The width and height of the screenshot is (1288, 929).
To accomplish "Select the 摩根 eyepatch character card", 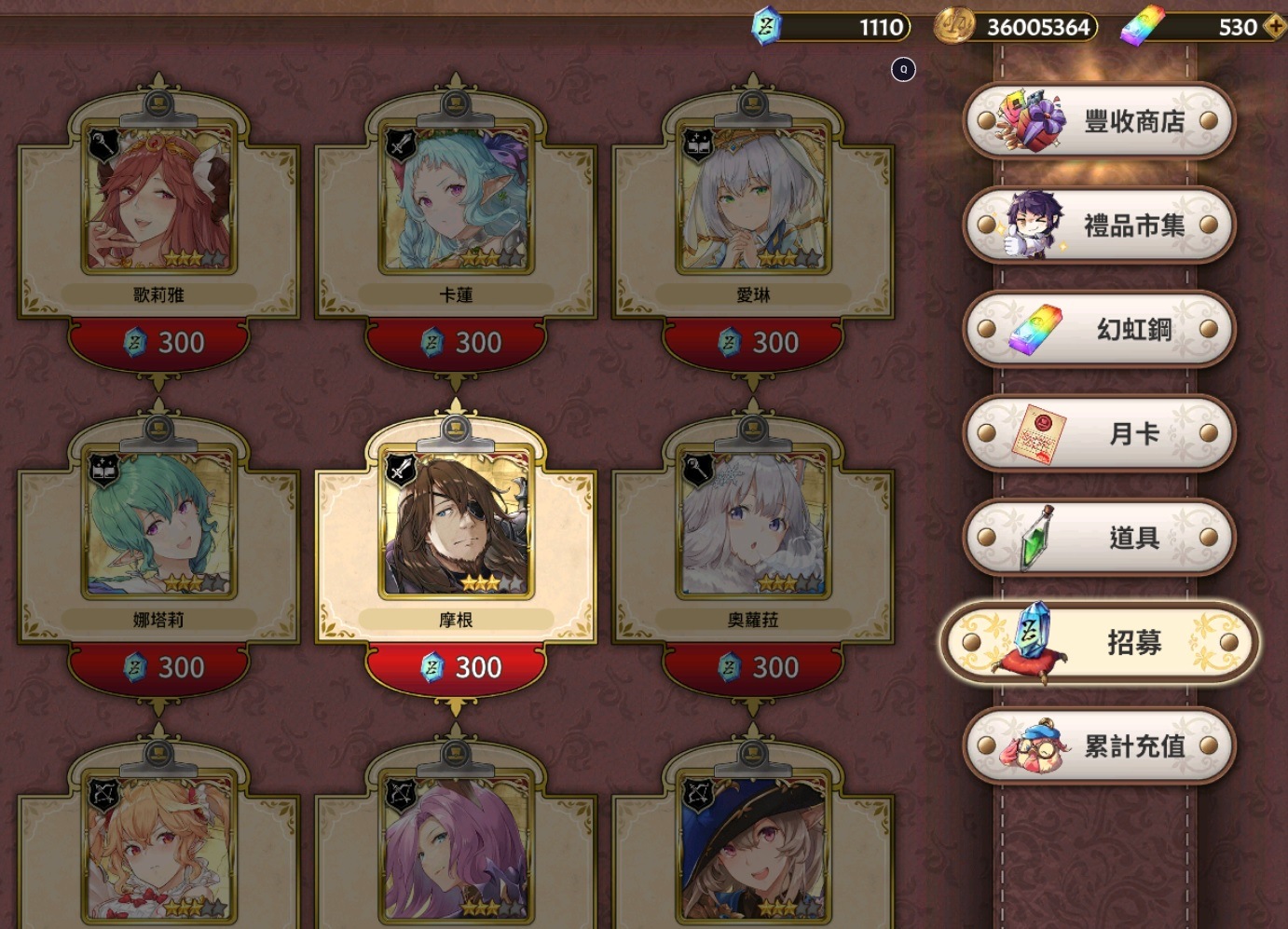I will click(456, 524).
